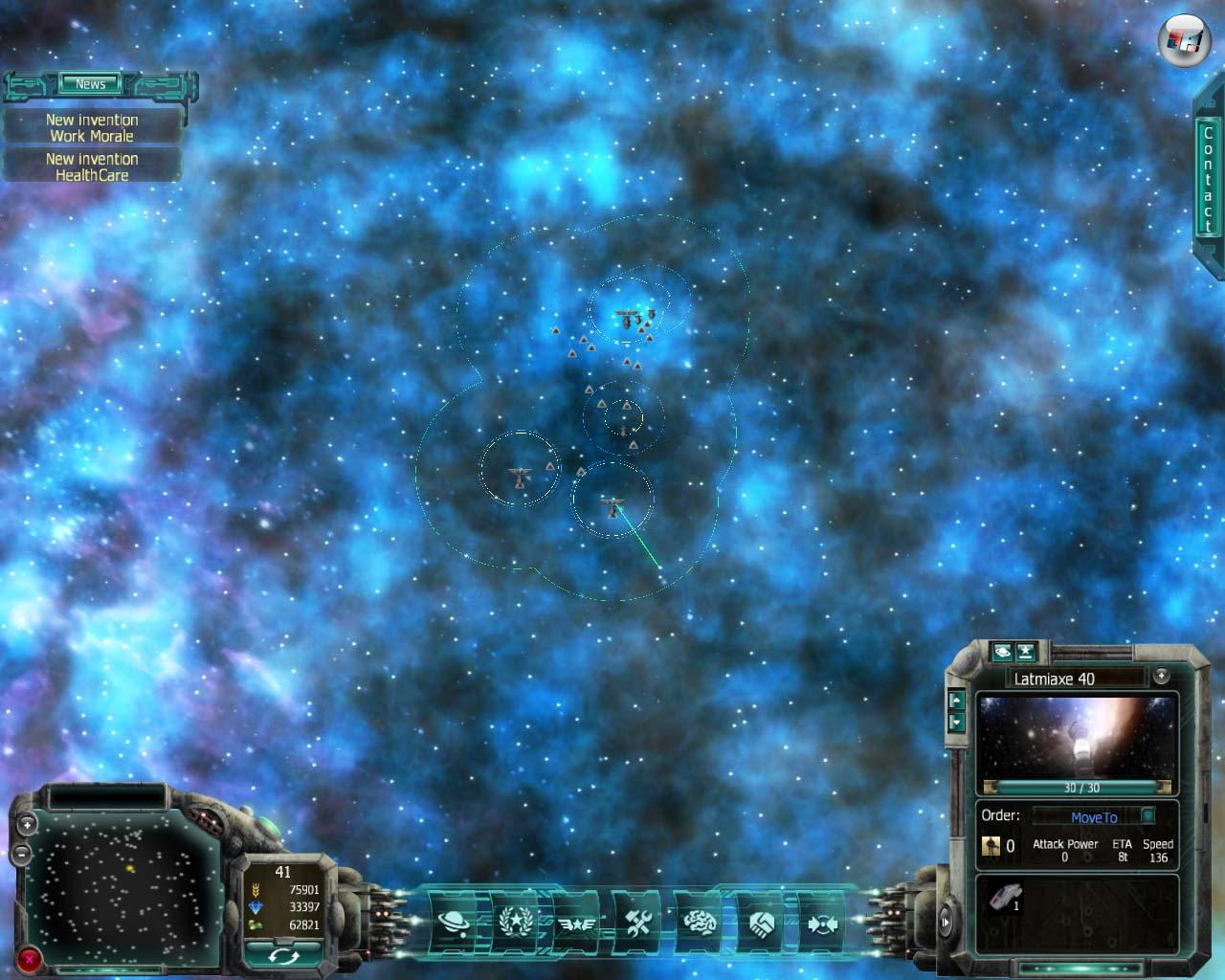Select the ship slot in fleet panel
Viewport: 1225px width, 980px height.
1005,898
